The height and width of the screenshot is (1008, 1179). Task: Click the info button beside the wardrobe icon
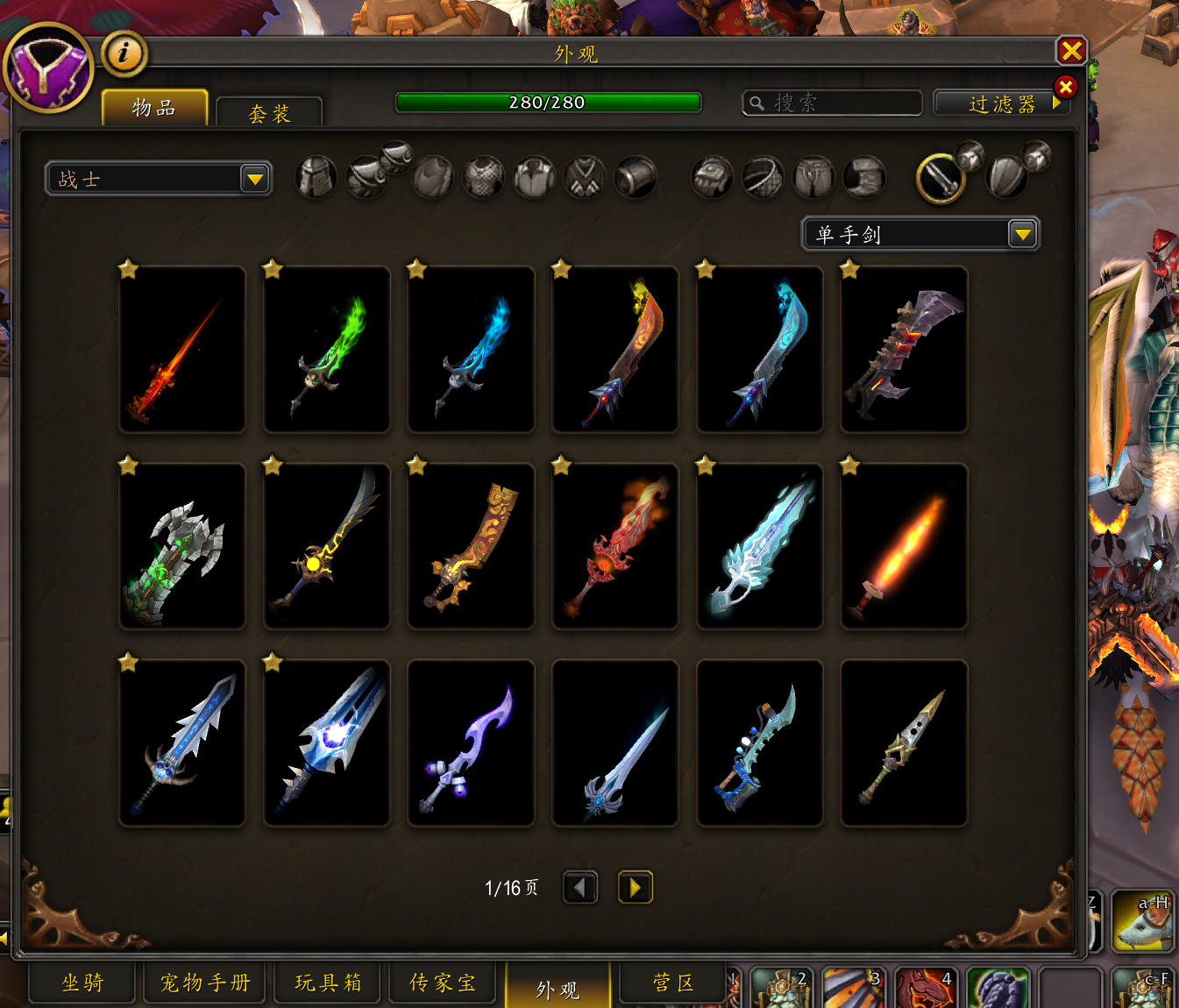(124, 53)
